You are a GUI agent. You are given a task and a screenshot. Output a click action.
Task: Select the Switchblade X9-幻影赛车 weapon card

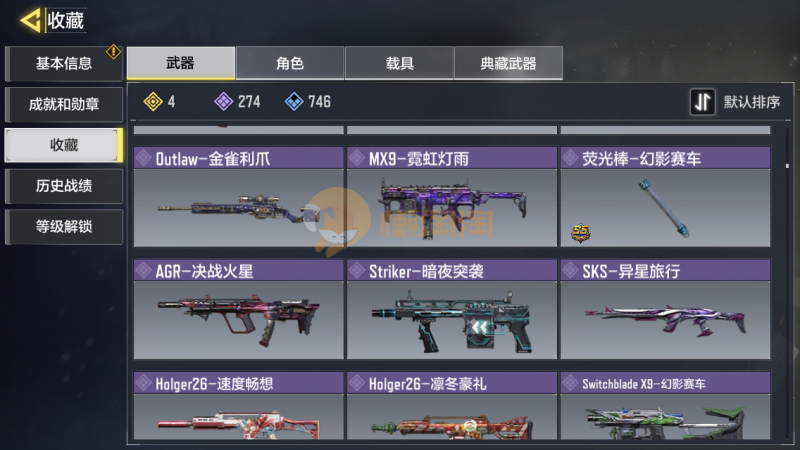[664, 408]
